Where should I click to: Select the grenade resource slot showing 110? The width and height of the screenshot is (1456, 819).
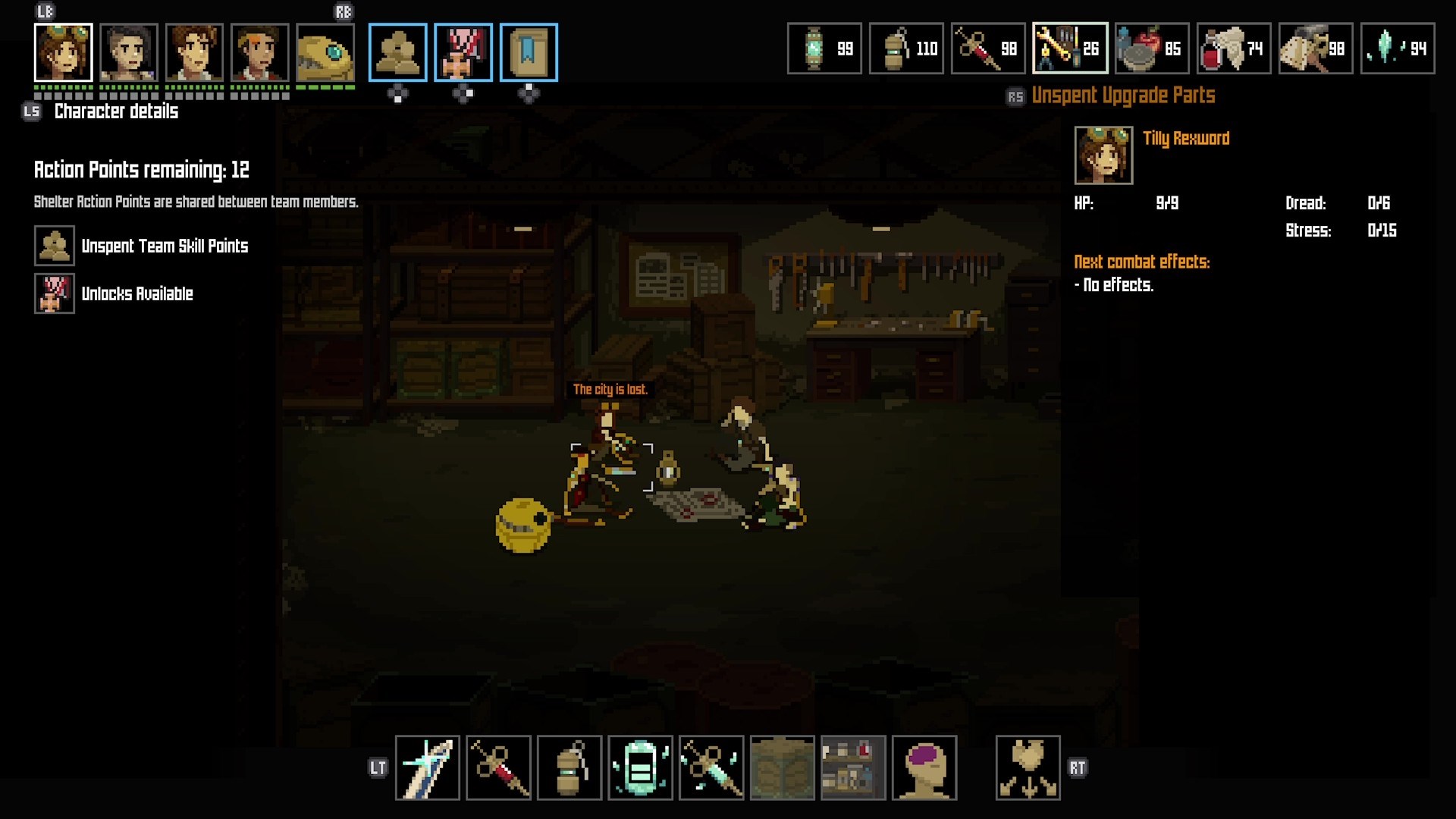pos(906,49)
